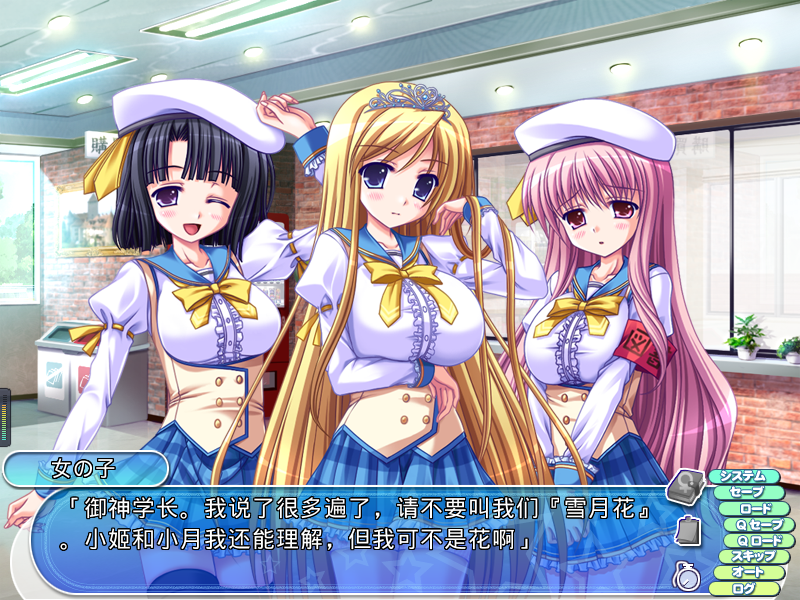800x600 pixels.
Task: Advance the dialogue text box
Action: (340, 530)
